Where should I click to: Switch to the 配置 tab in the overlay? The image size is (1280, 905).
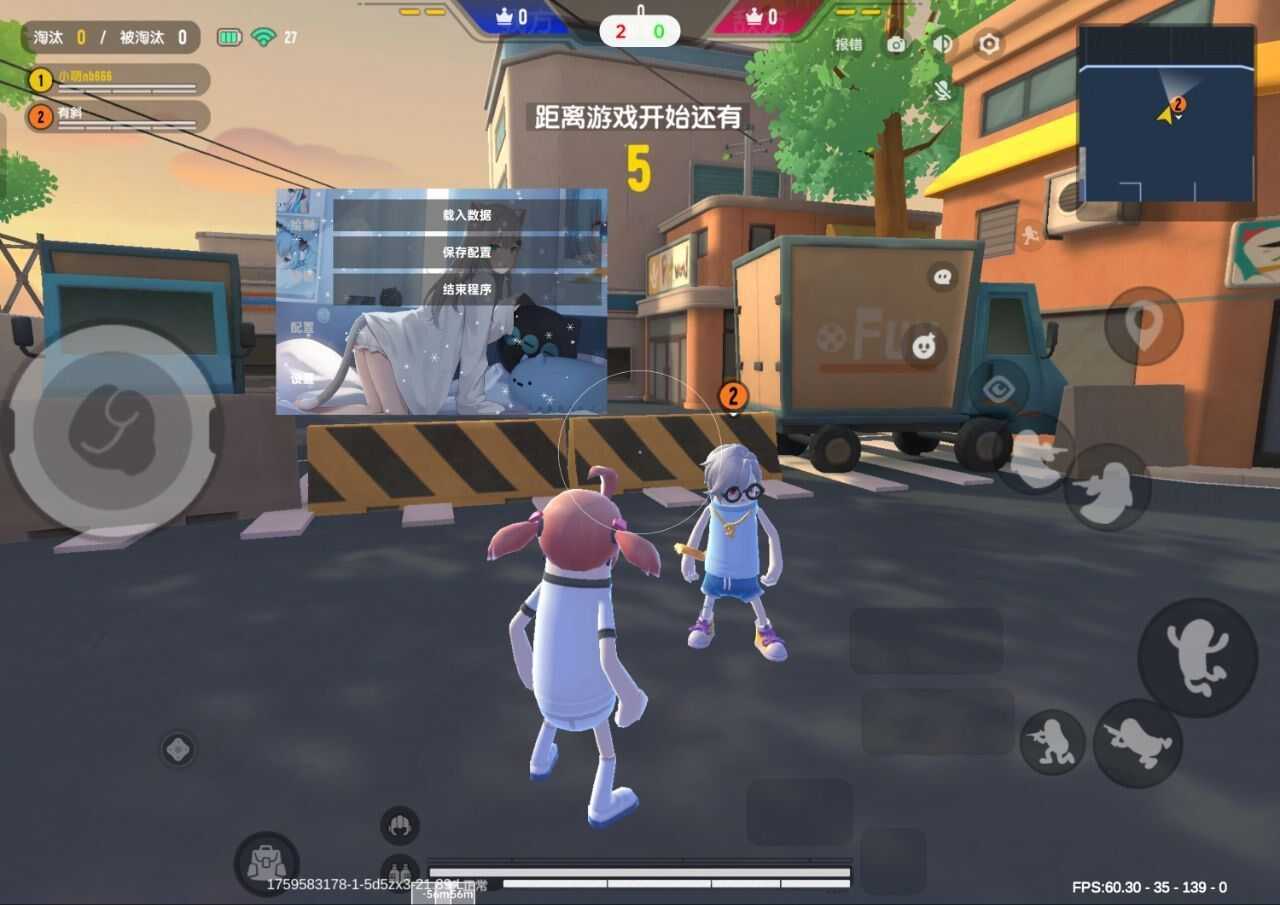pyautogui.click(x=302, y=327)
